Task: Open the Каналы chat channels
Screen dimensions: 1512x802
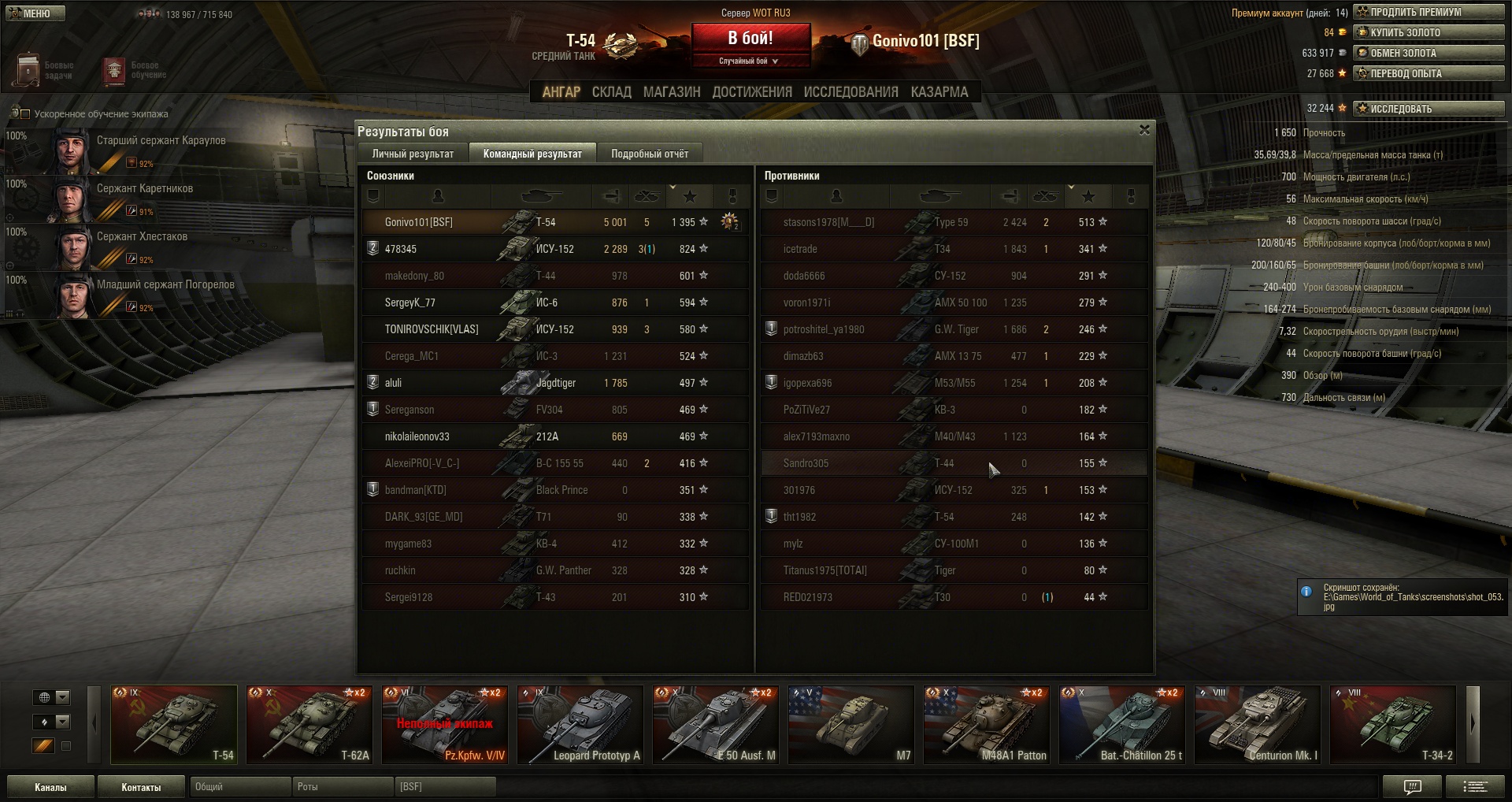Action: pos(50,787)
